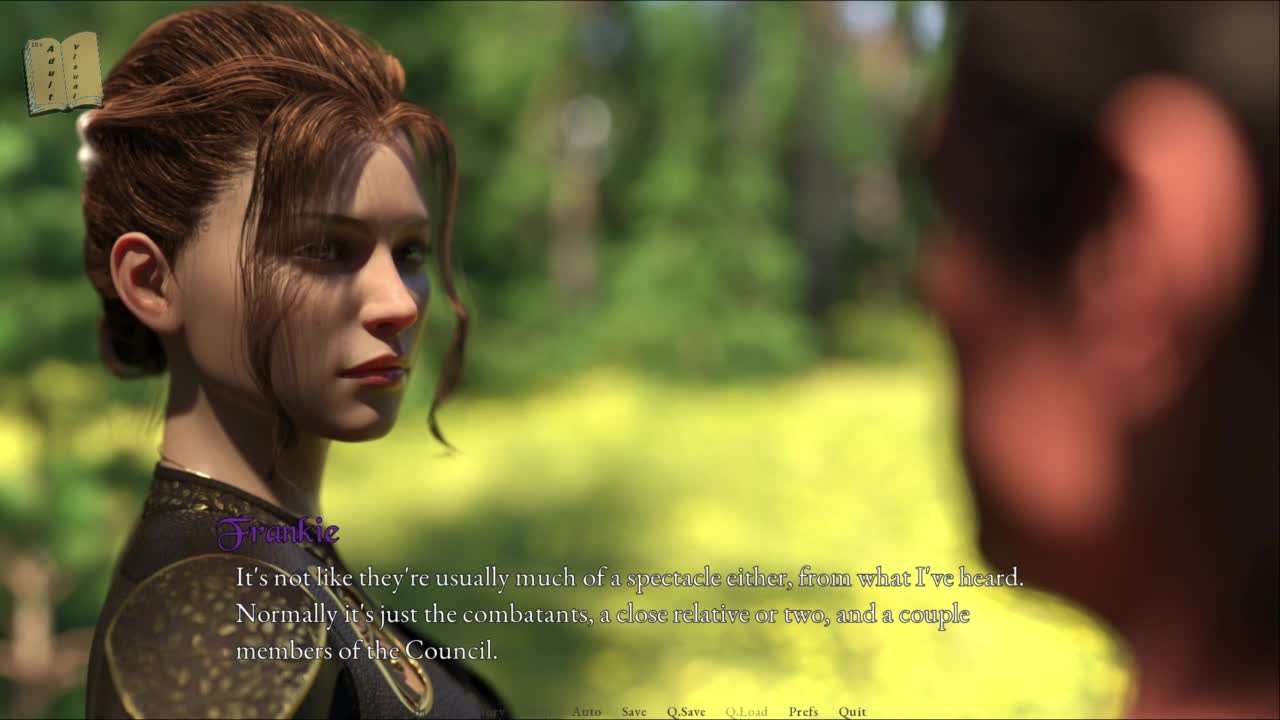Viewport: 1280px width, 720px height.
Task: Open the Prefs settings screen
Action: [x=803, y=712]
